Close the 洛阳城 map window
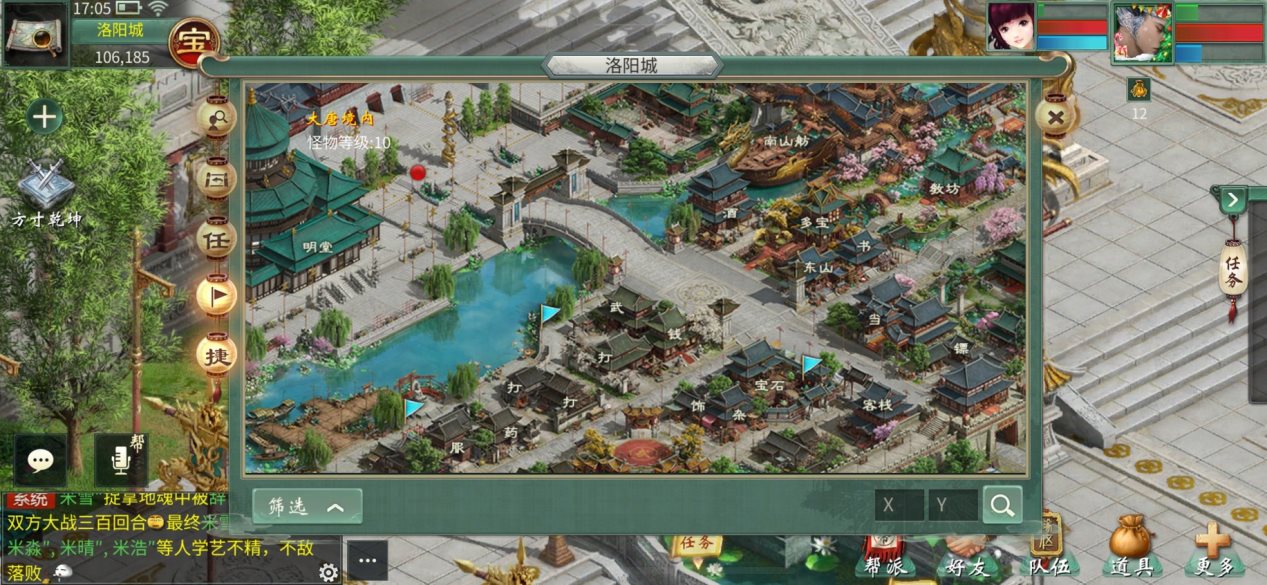 [x=1054, y=118]
